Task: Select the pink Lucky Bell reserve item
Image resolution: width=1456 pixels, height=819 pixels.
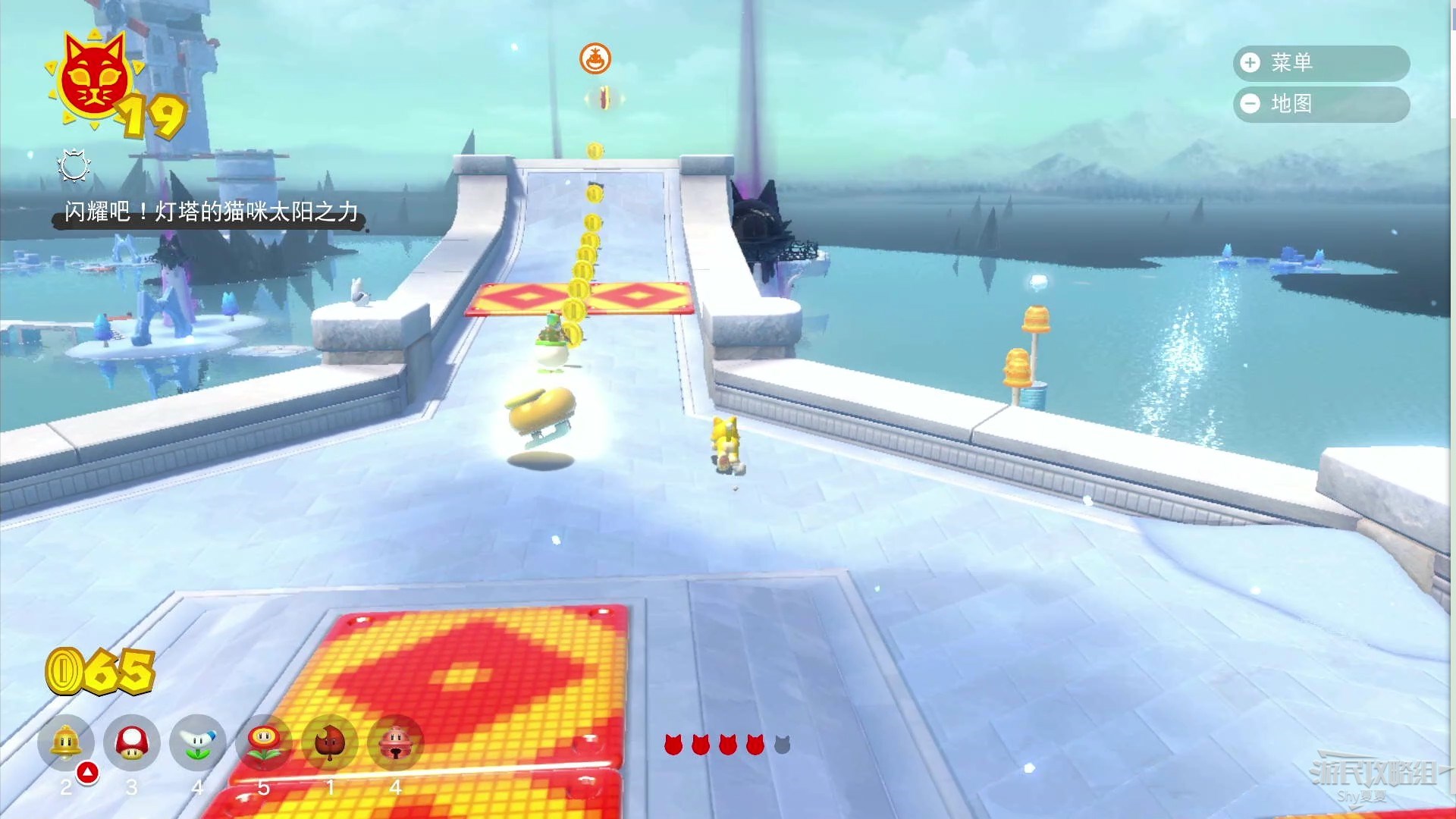Action: [395, 742]
